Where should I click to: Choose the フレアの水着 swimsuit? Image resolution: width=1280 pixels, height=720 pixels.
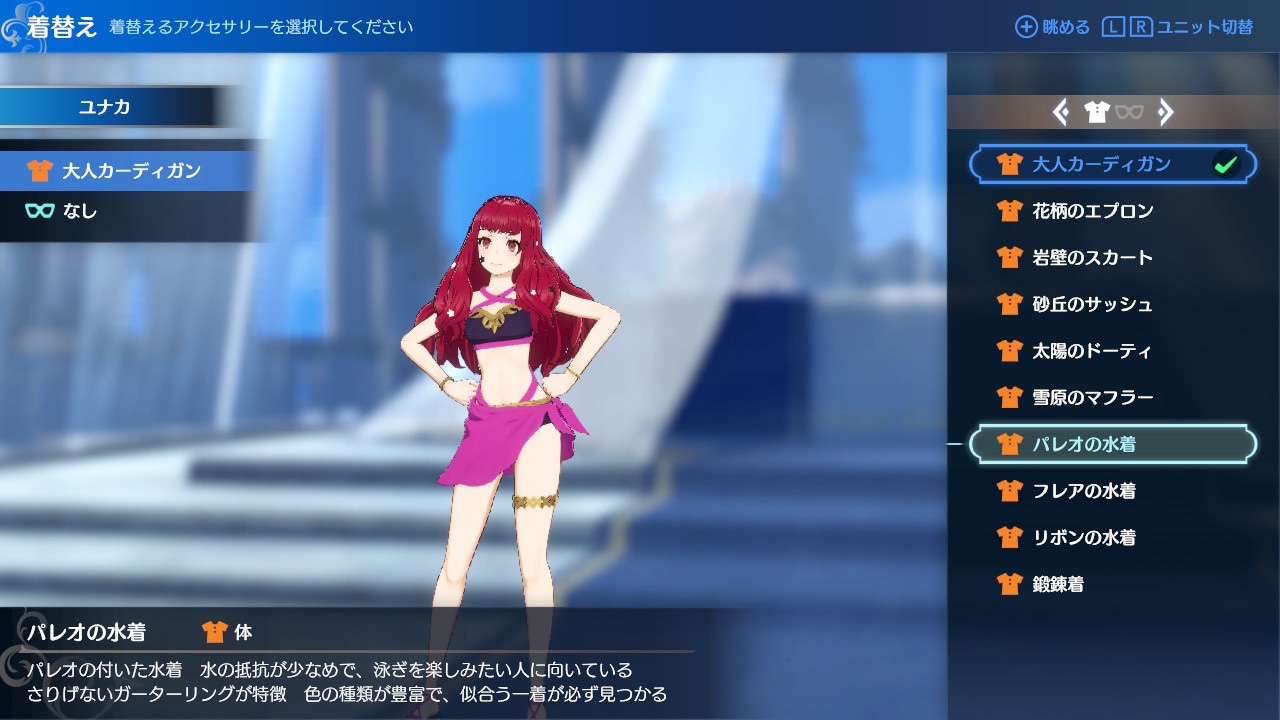click(x=1084, y=491)
